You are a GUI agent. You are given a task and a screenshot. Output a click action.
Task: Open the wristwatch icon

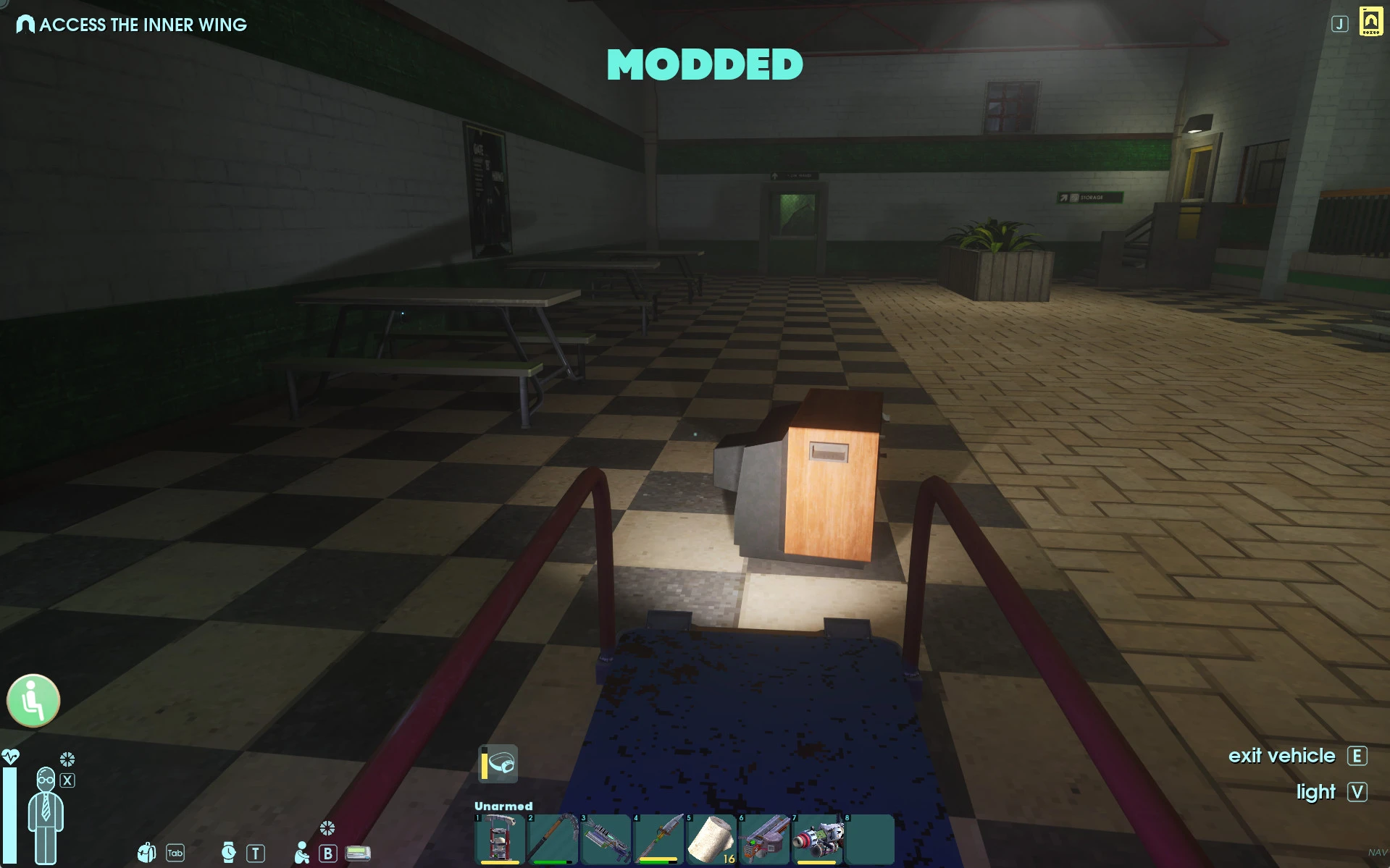coord(228,853)
